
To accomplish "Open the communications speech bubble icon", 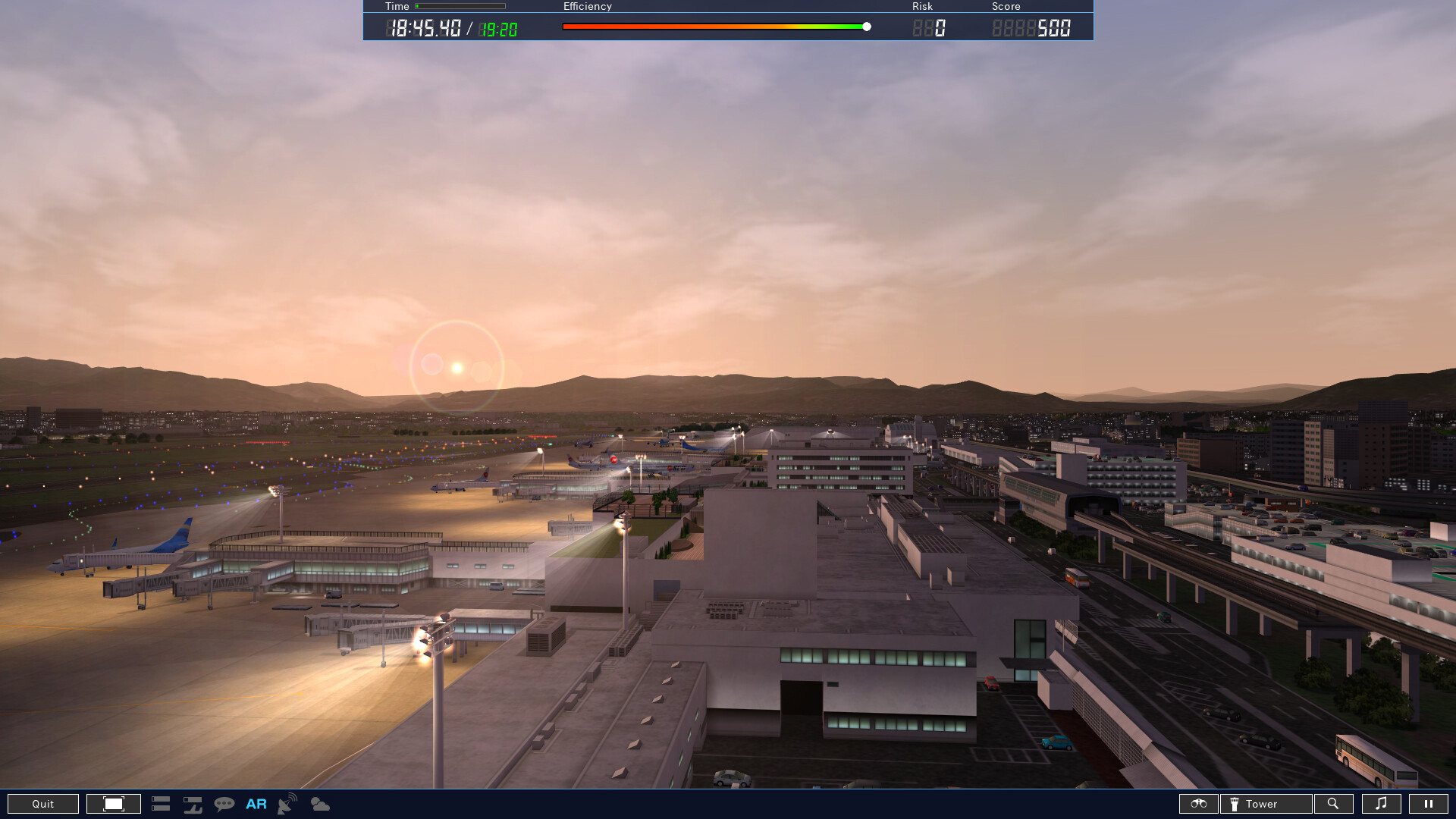I will point(224,804).
